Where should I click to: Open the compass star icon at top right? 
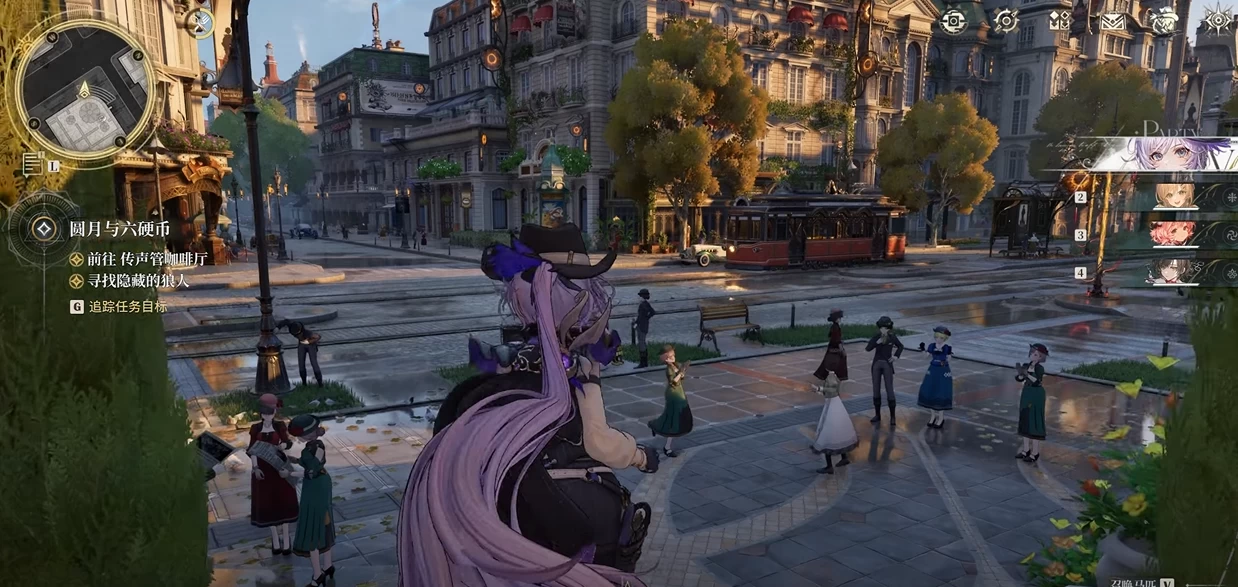[1217, 20]
